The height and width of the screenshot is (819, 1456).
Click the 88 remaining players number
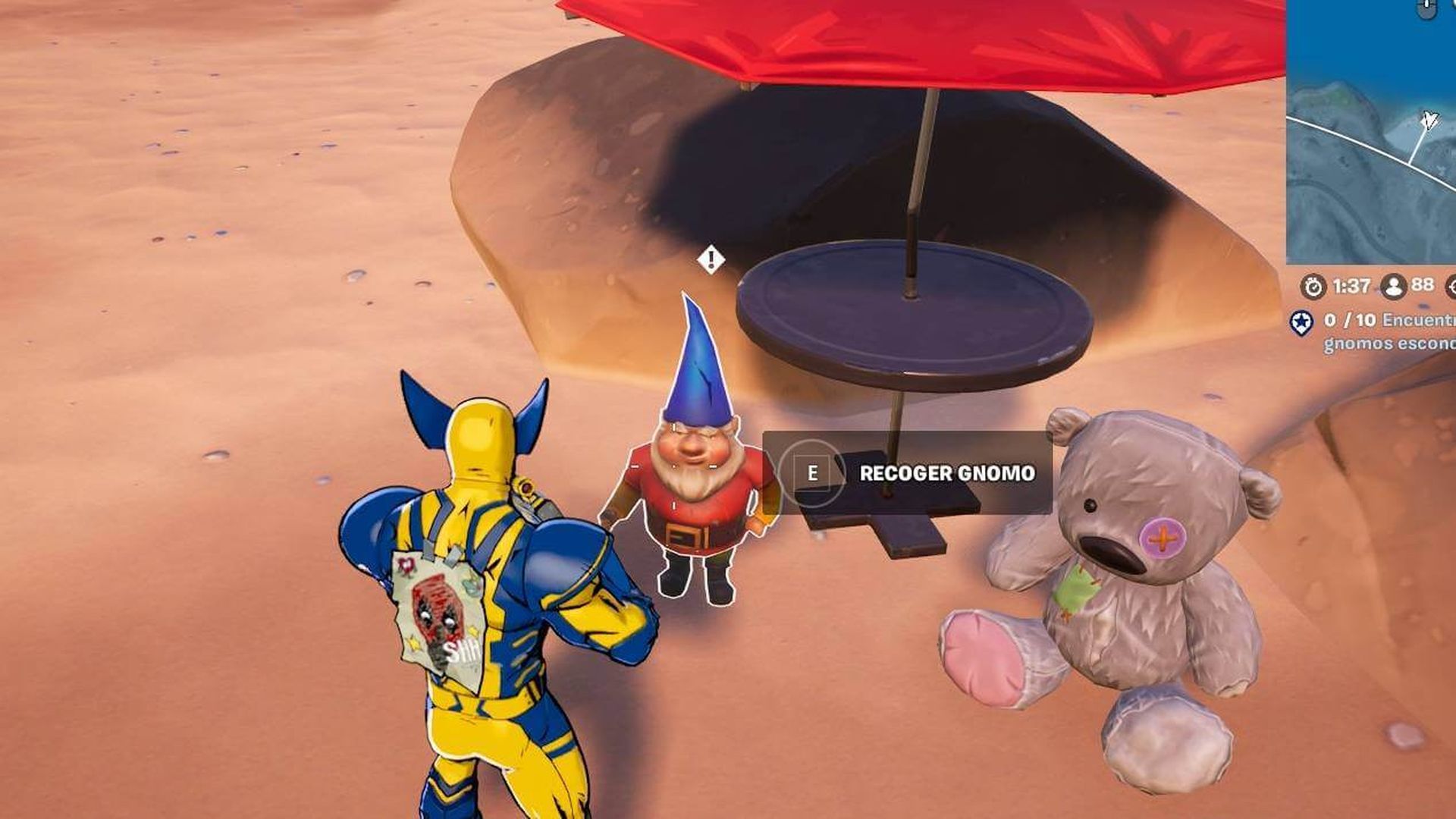[x=1425, y=287]
